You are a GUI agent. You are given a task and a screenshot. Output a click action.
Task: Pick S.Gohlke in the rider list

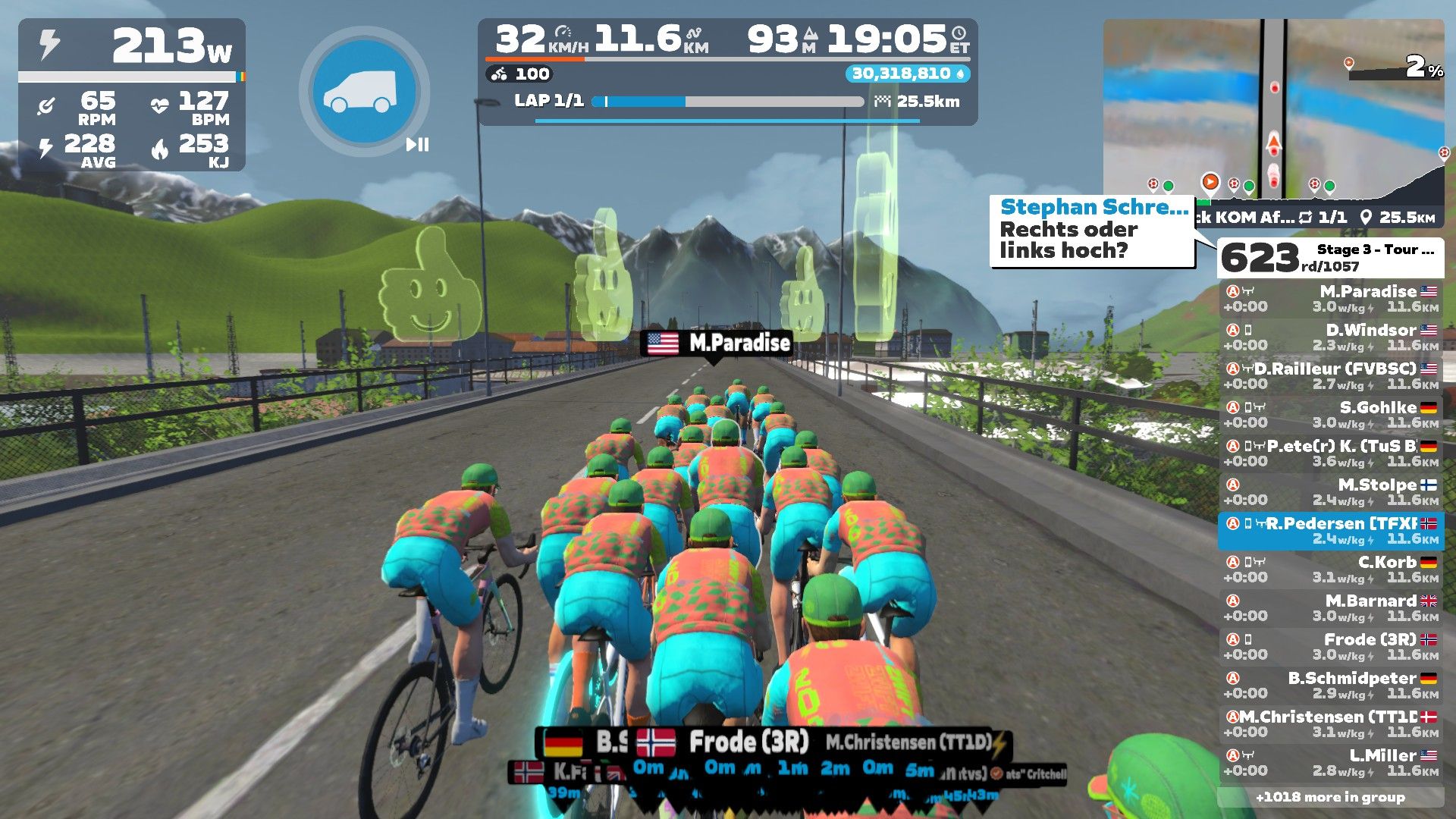tap(1331, 415)
